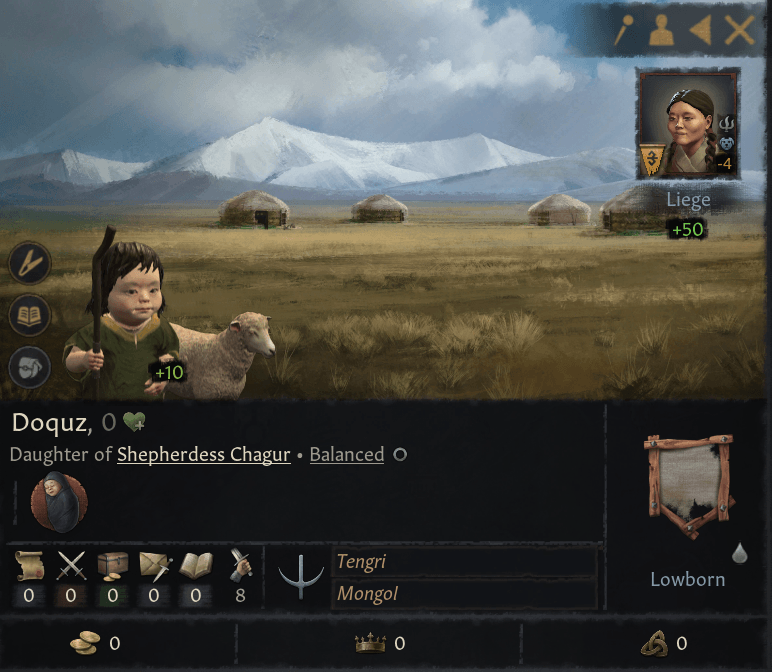Select the learning book skill icon
The height and width of the screenshot is (672, 772).
point(195,567)
